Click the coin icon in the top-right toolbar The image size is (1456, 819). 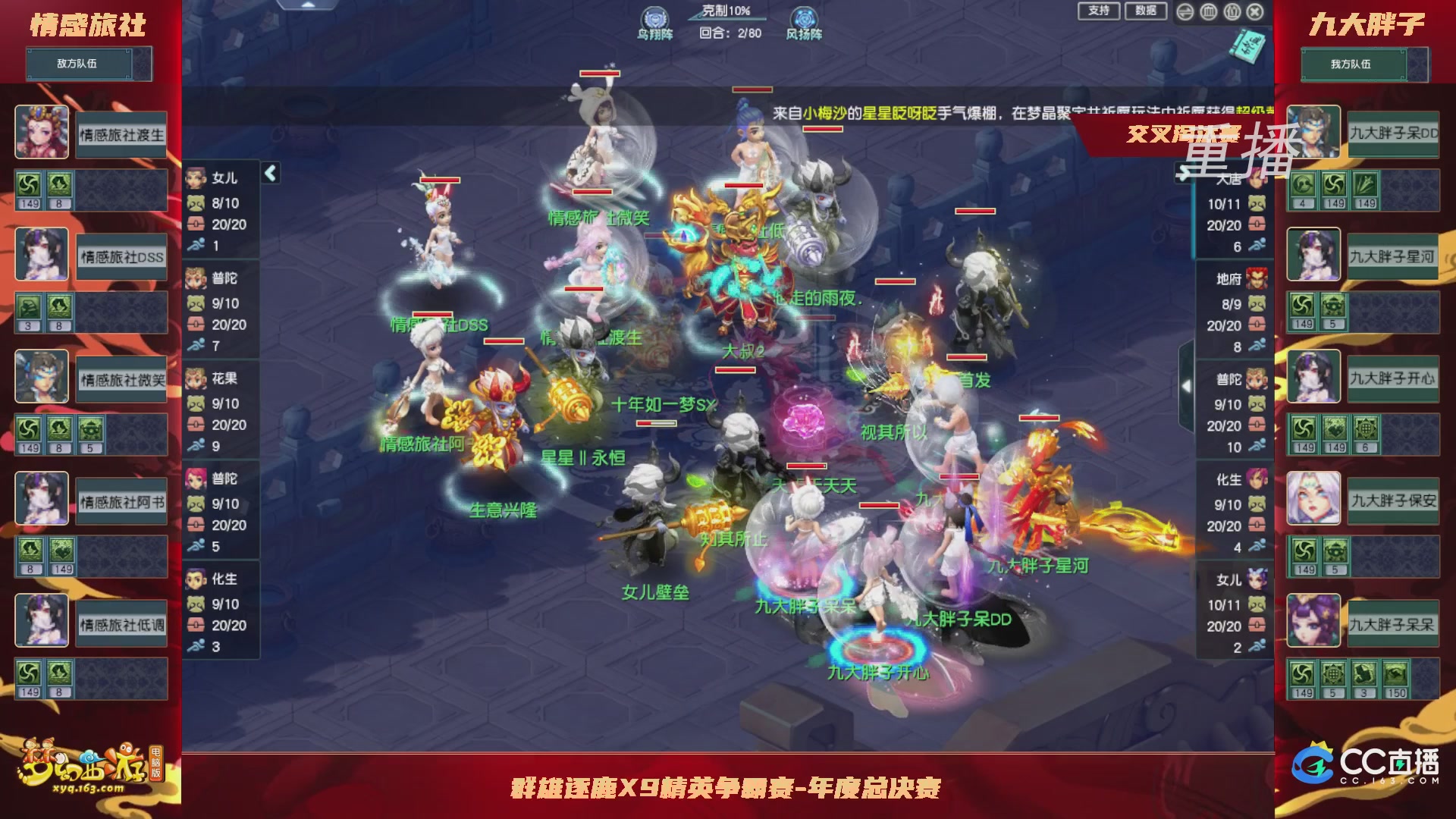coord(1232,11)
